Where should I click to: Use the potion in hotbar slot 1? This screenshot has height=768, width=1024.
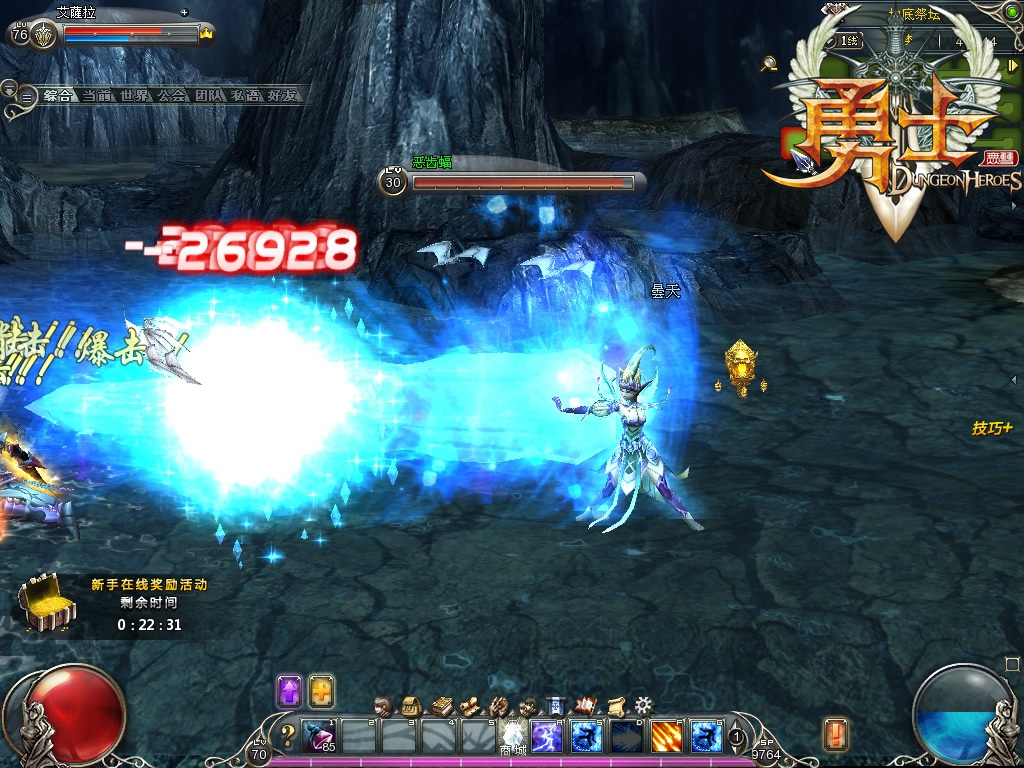(319, 737)
